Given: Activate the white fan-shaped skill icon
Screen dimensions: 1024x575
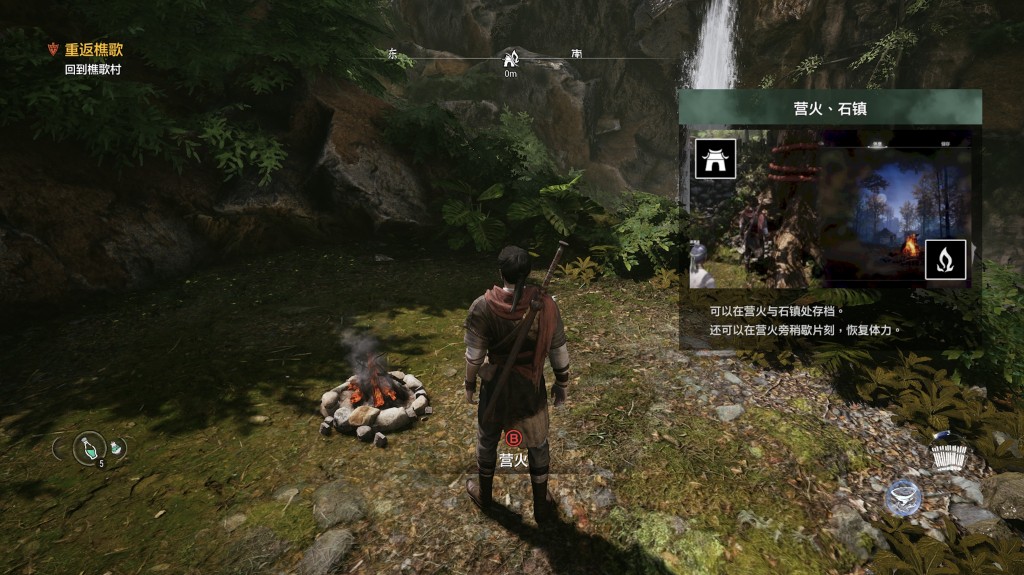Looking at the screenshot, I should coord(948,454).
